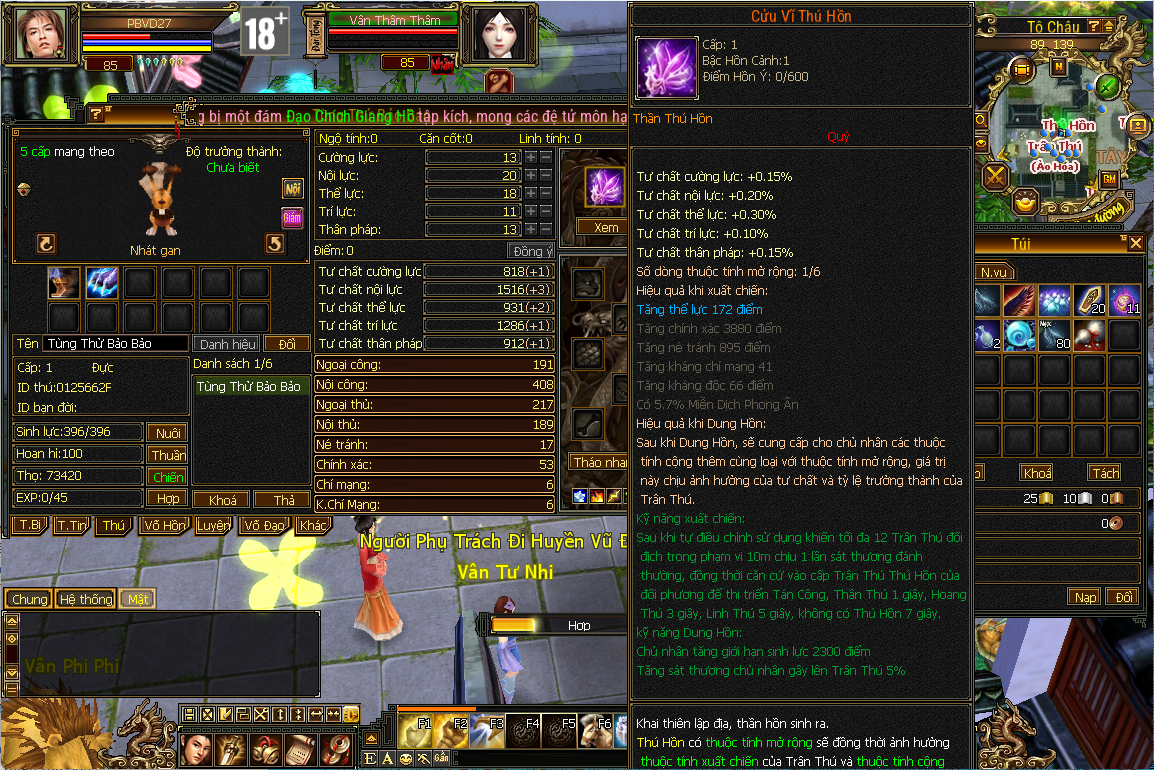1154x770 pixels.
Task: Increase Cường lực with the plus button
Action: click(x=531, y=158)
